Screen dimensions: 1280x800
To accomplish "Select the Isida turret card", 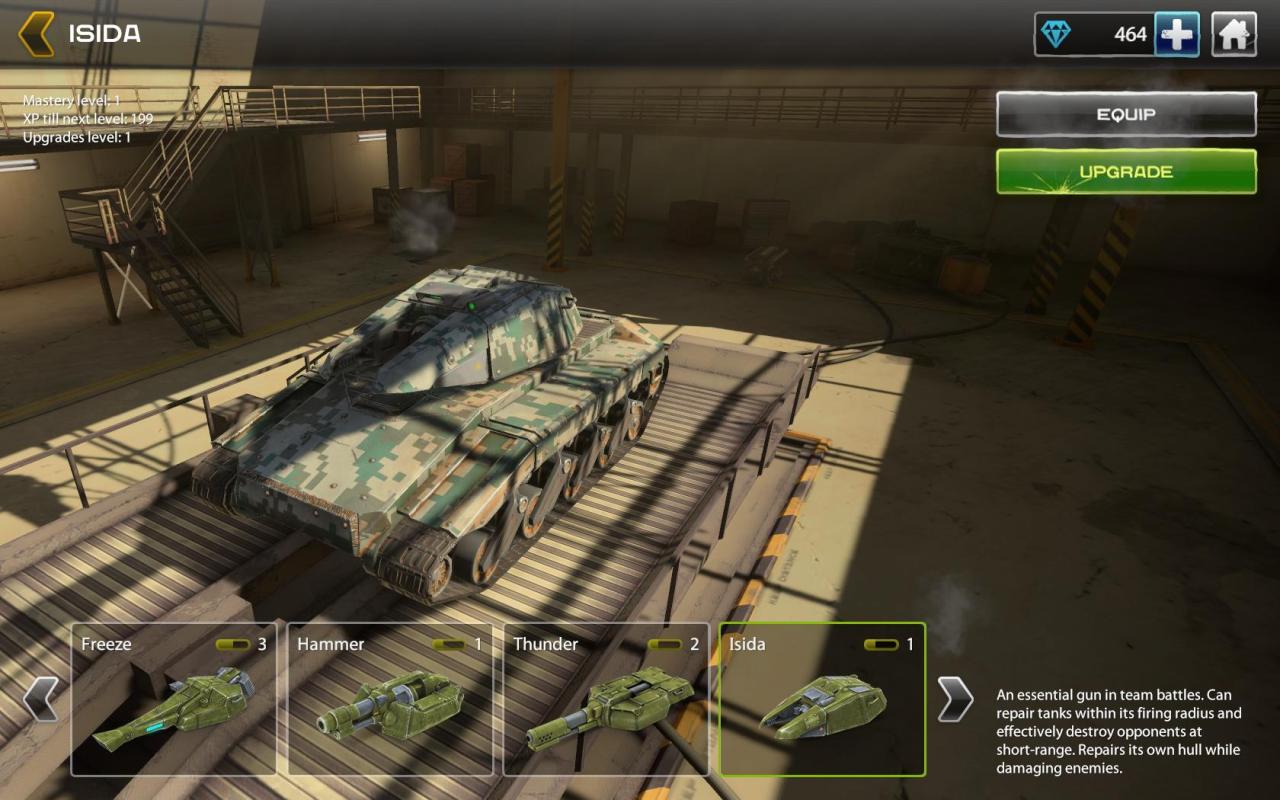I will point(822,699).
